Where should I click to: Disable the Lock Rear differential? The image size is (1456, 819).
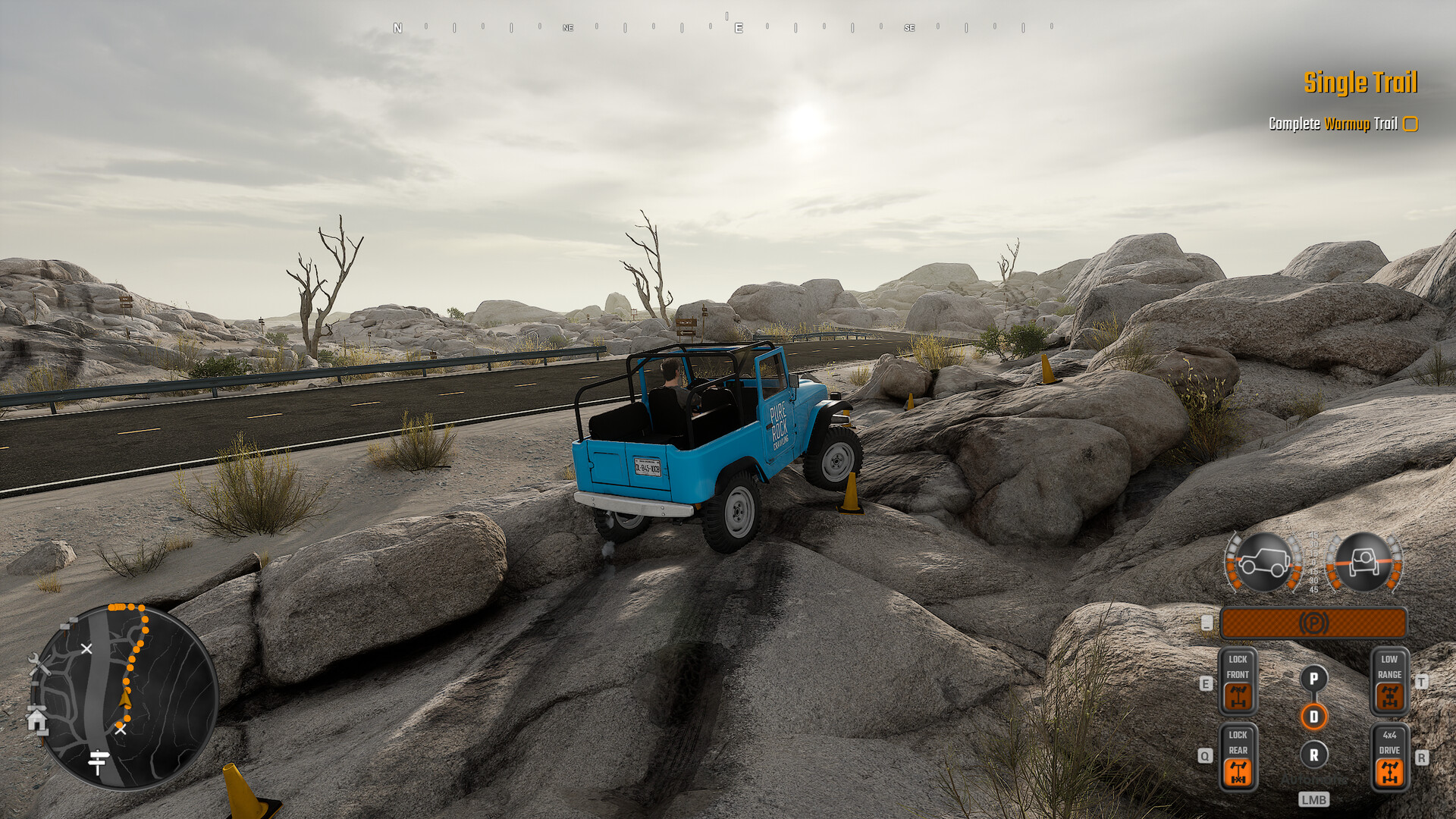click(x=1239, y=773)
